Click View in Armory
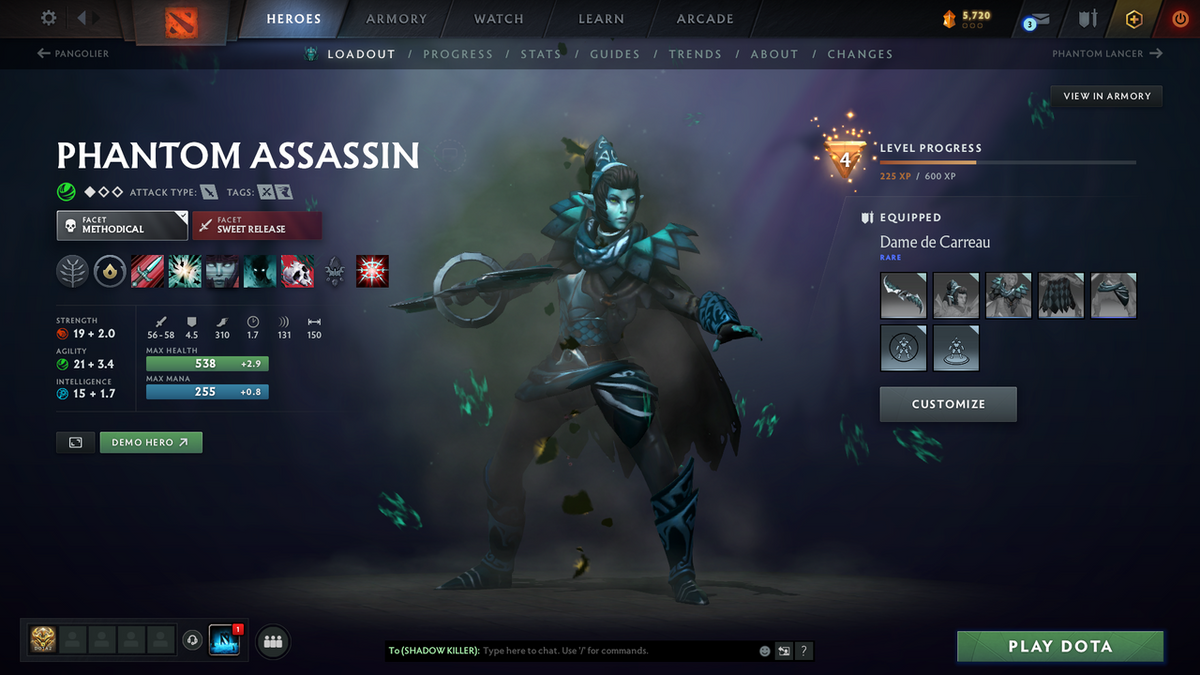 (1106, 96)
